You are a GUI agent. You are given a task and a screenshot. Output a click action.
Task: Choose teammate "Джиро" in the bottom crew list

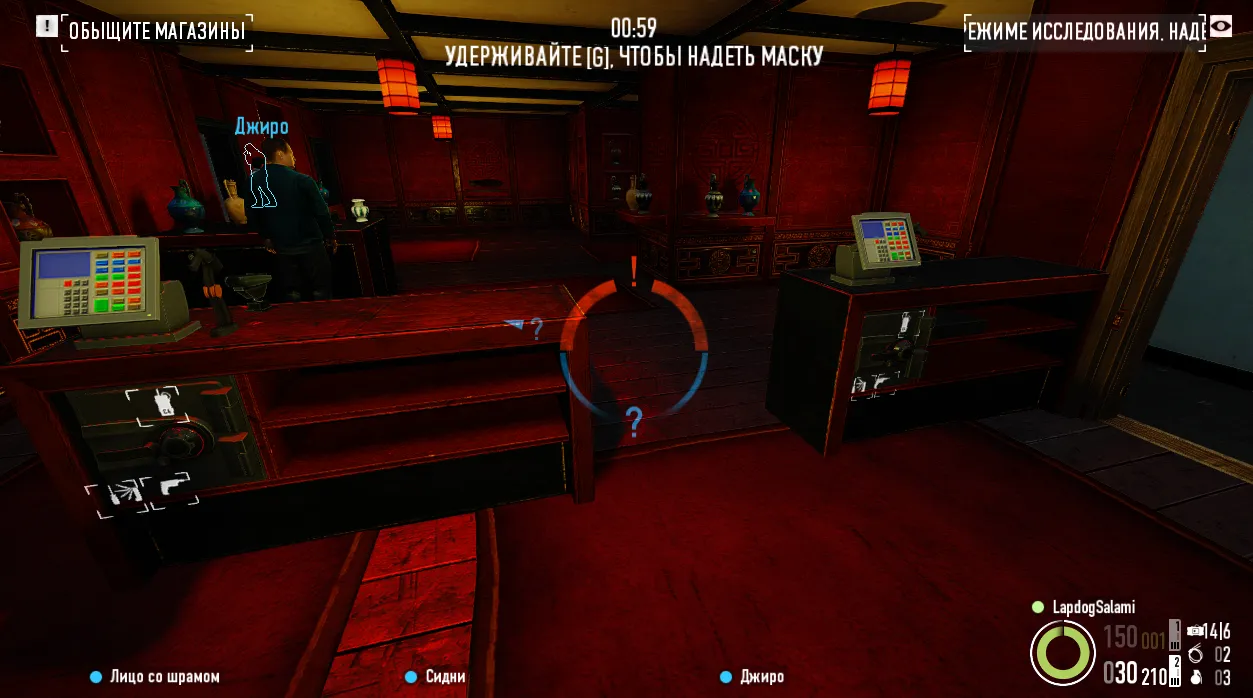762,677
